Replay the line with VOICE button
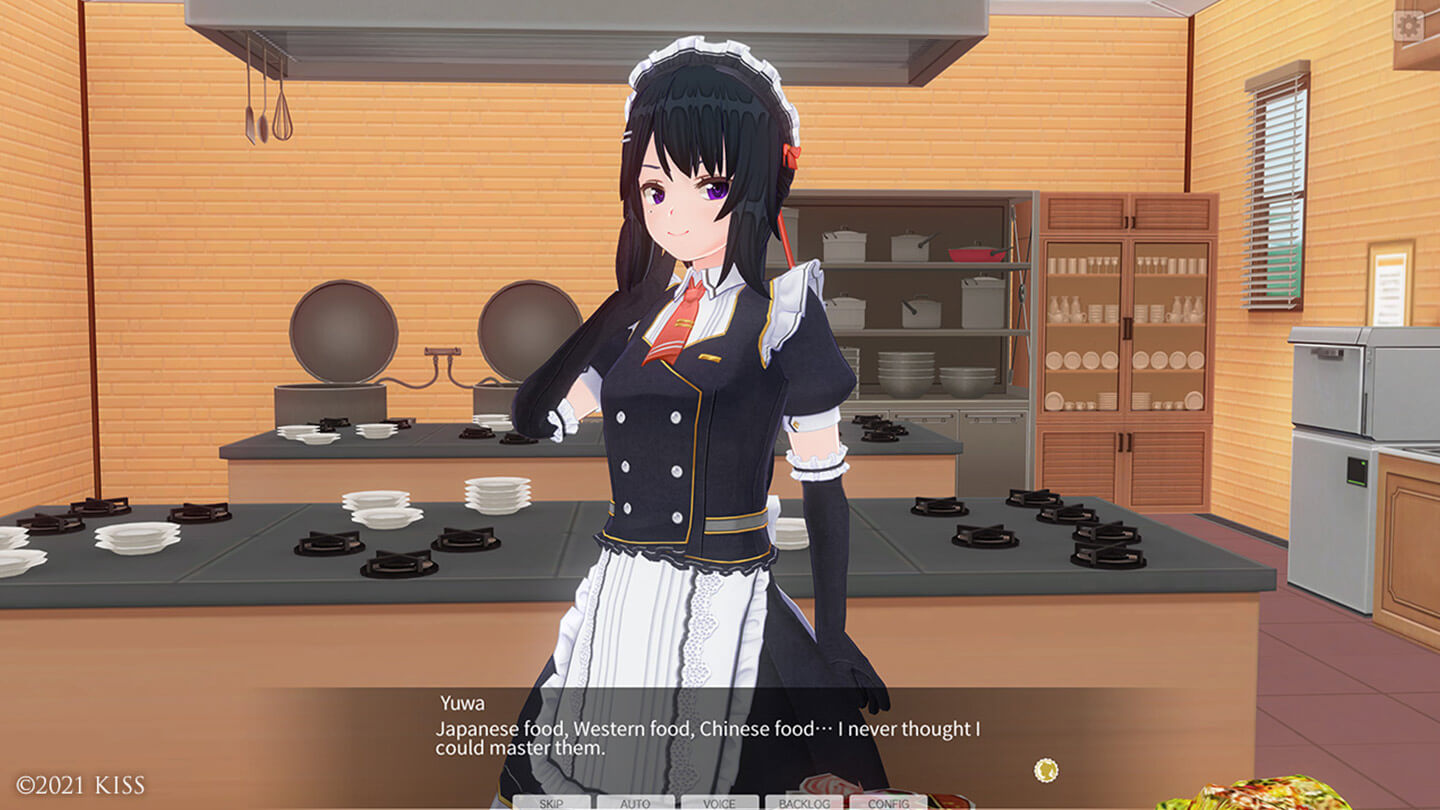The image size is (1440, 810). click(x=719, y=803)
